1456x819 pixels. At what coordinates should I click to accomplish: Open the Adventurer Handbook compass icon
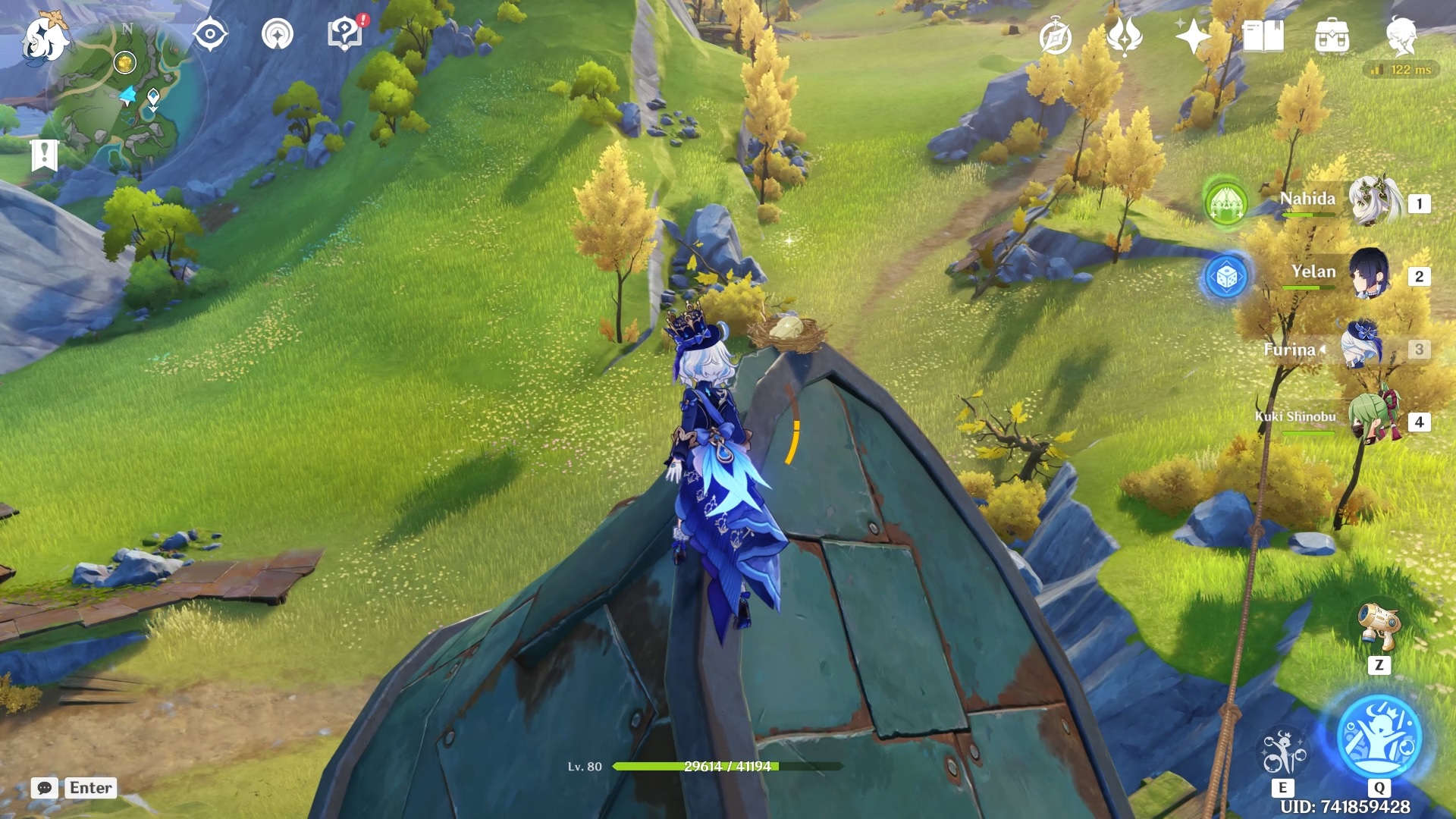tap(1056, 36)
